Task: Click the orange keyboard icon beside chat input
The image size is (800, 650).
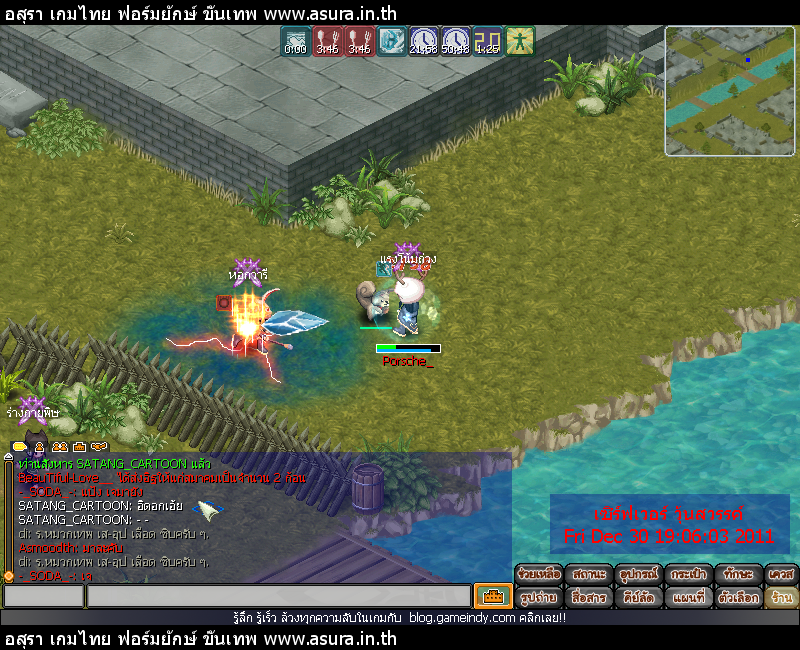Action: pos(493,597)
